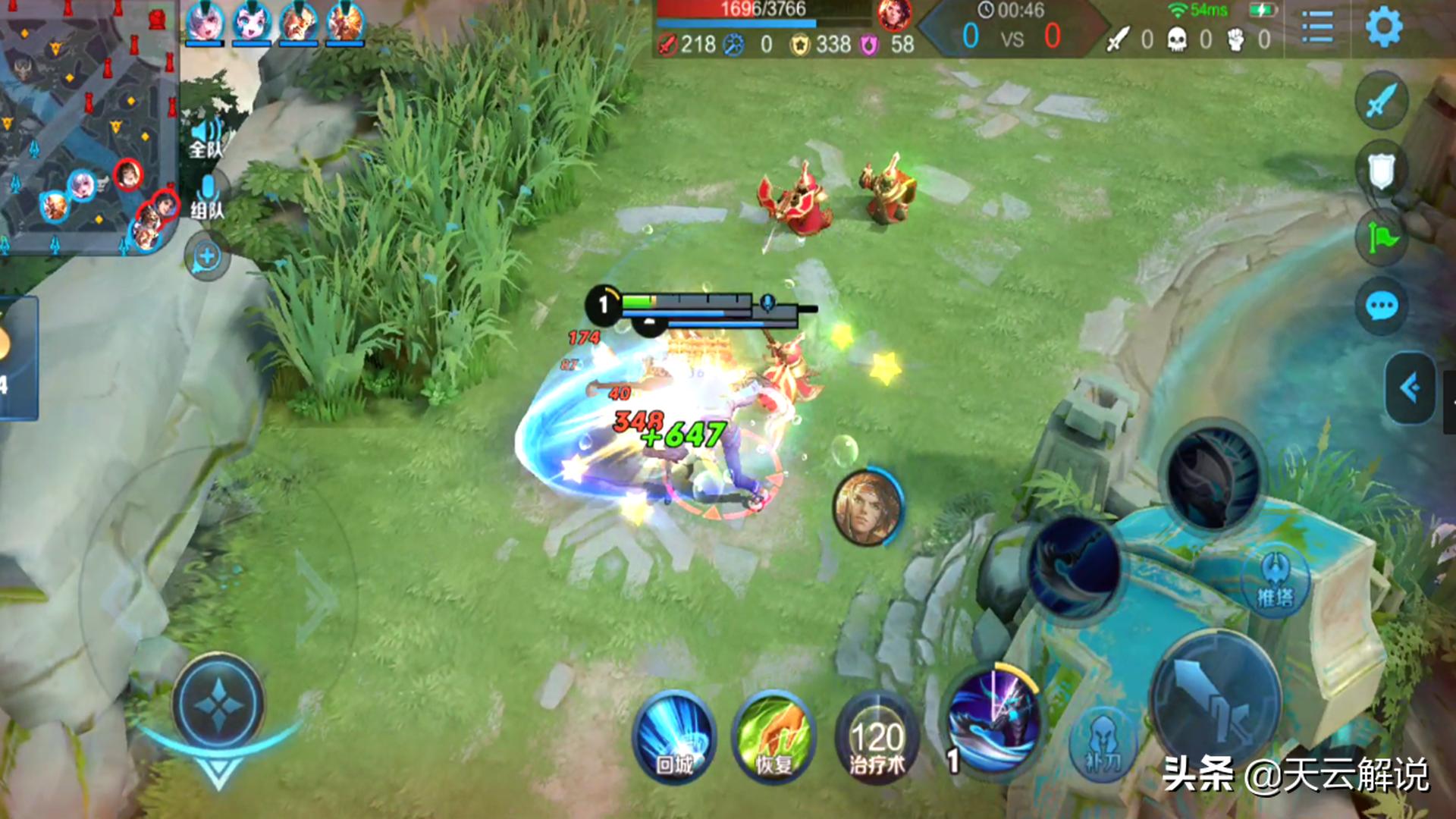Send the green flag gather signal
This screenshot has width=1456, height=819.
[1381, 239]
